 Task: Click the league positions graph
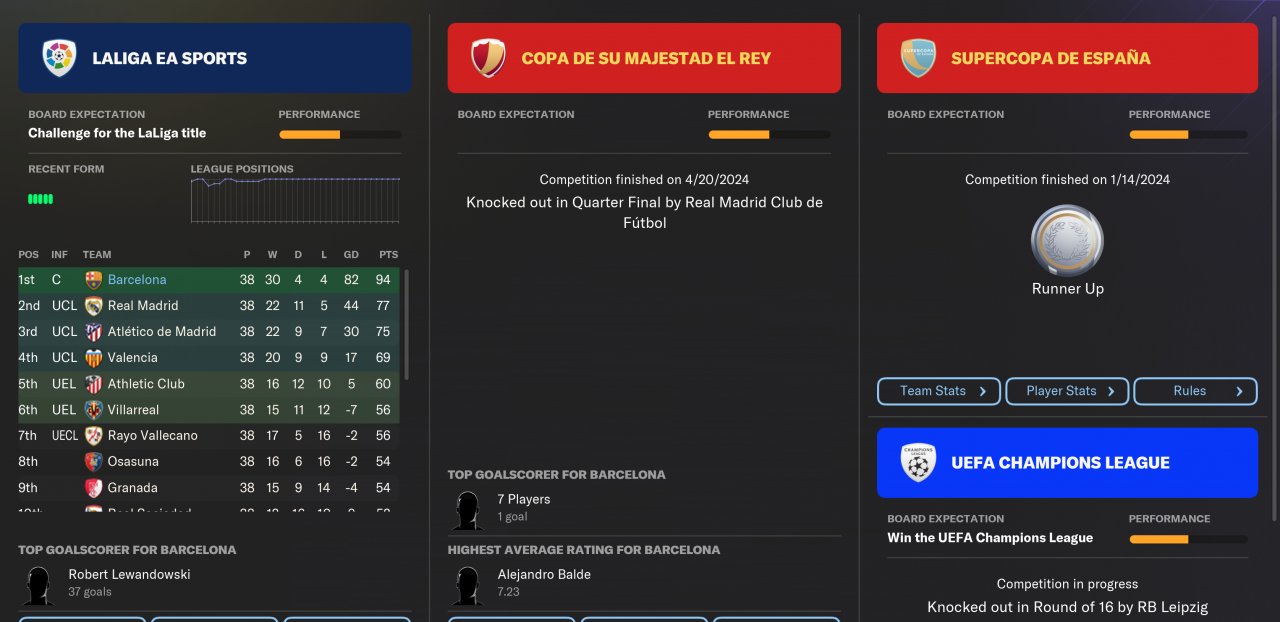pyautogui.click(x=295, y=200)
